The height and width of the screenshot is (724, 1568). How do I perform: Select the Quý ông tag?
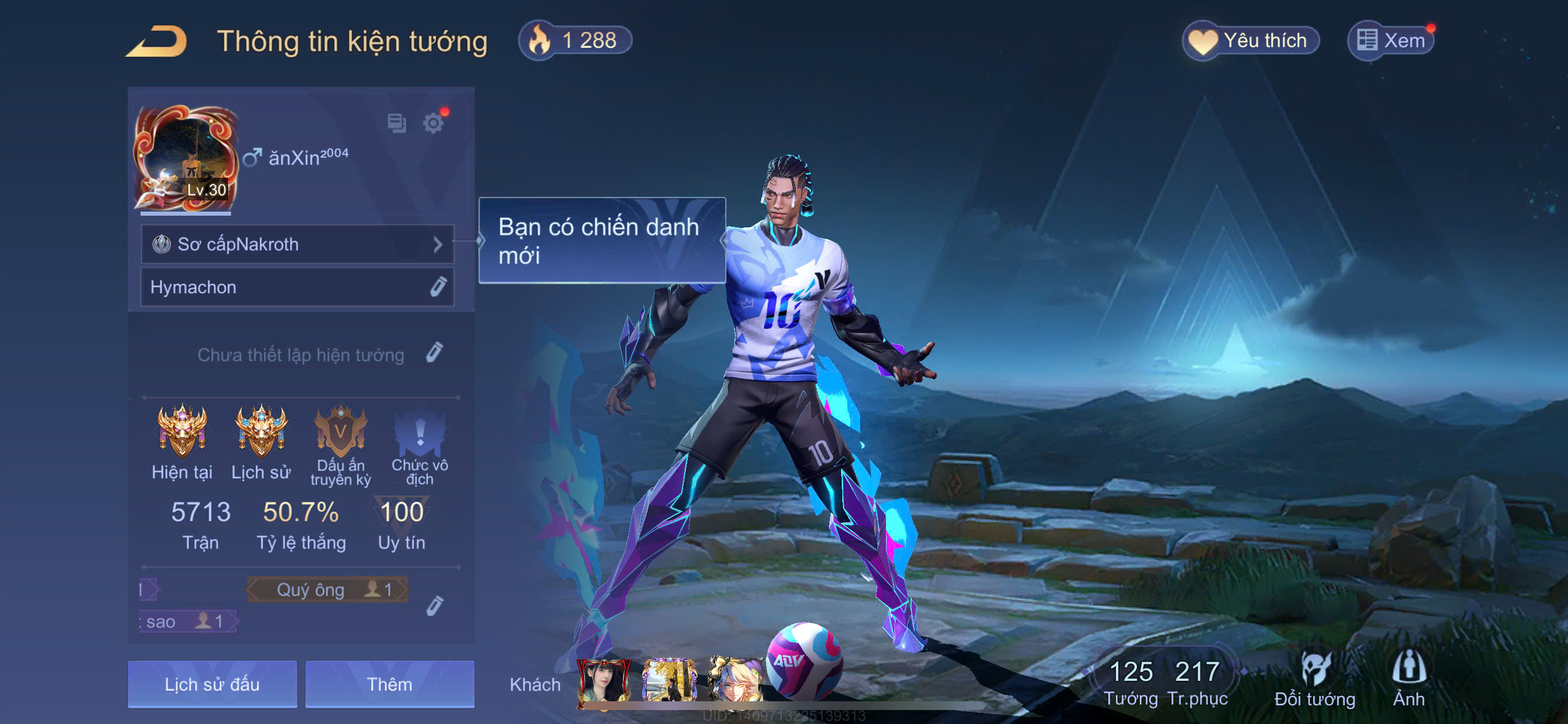[x=327, y=589]
